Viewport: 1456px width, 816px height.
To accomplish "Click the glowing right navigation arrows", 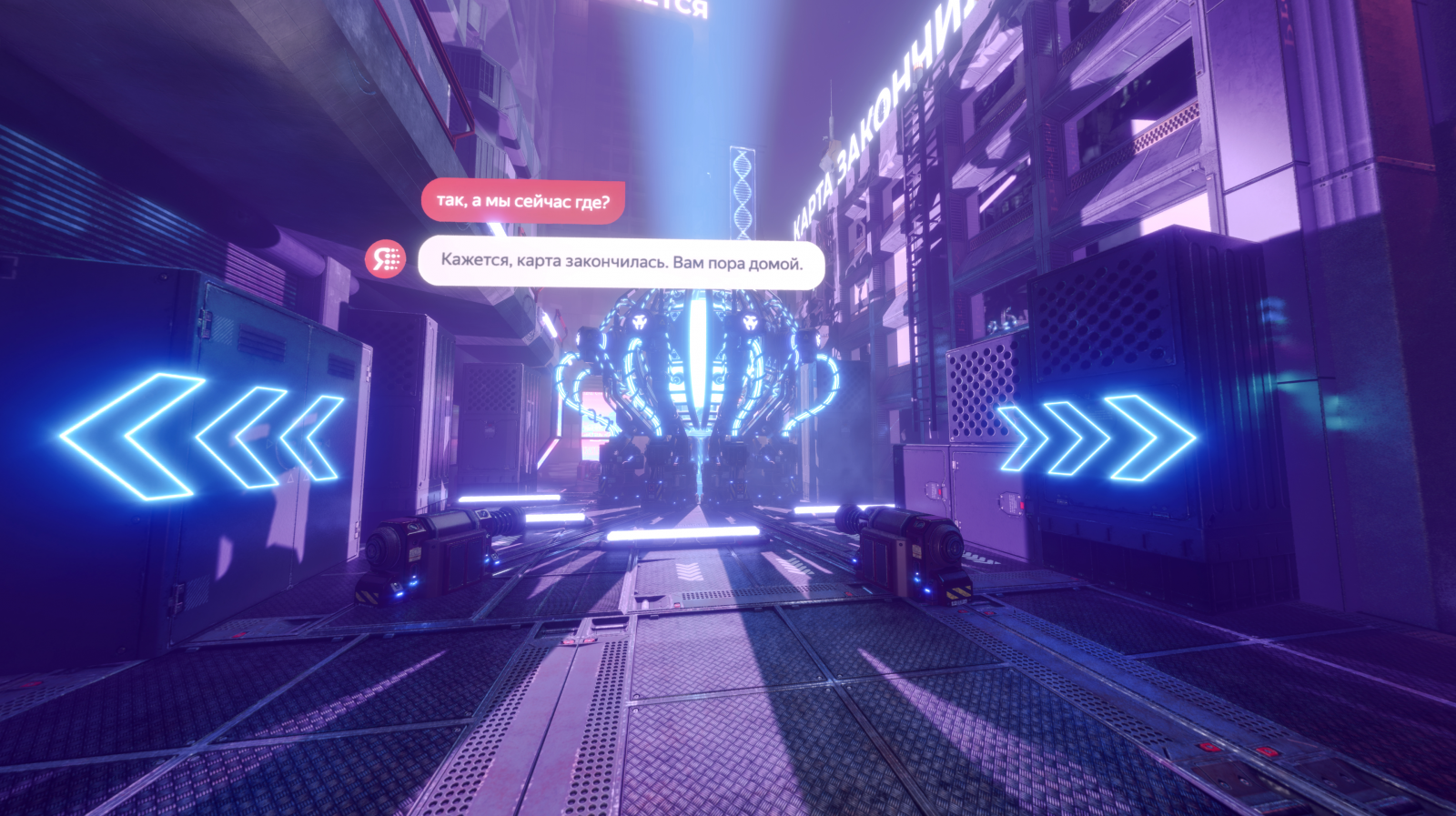I will click(x=1095, y=437).
